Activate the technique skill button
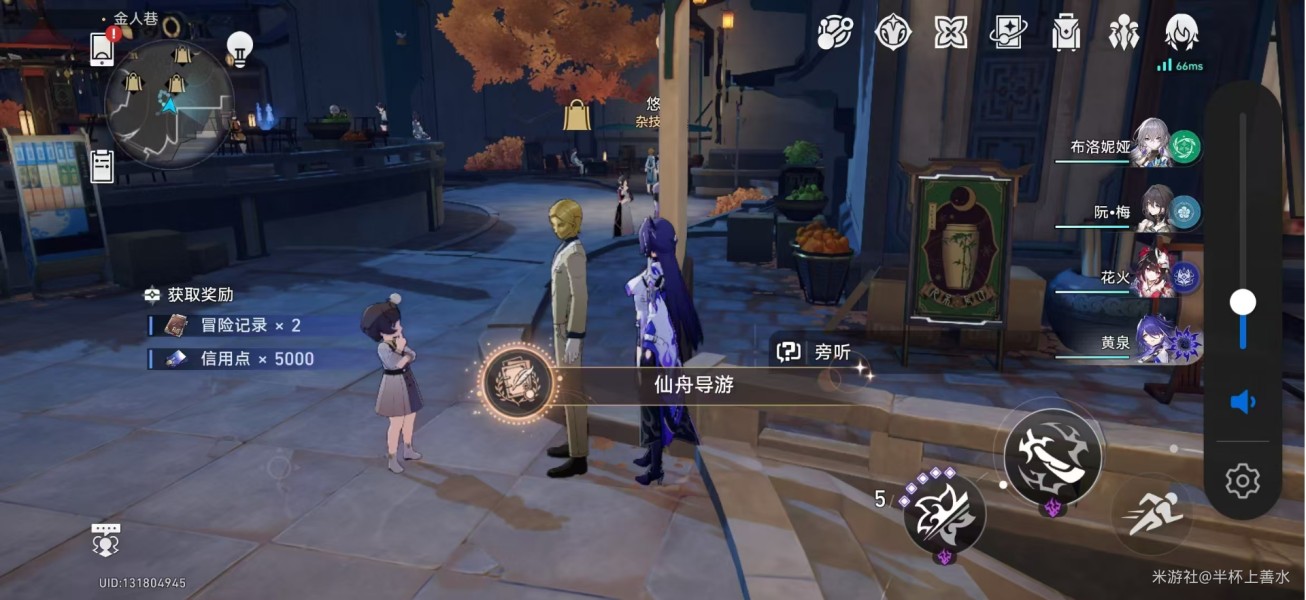The height and width of the screenshot is (600, 1306). 944,512
